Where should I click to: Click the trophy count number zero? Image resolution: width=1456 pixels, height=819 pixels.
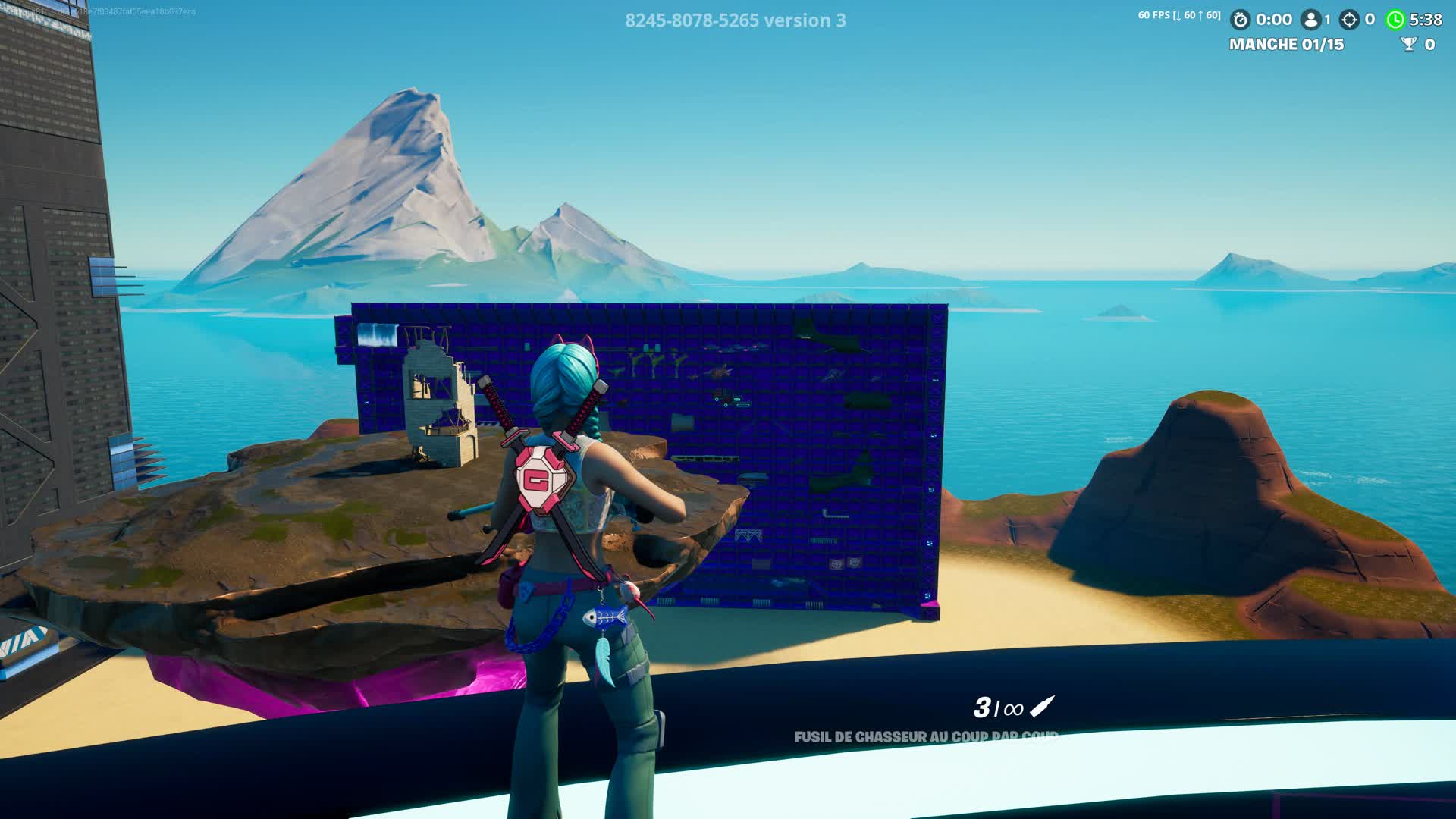point(1432,45)
